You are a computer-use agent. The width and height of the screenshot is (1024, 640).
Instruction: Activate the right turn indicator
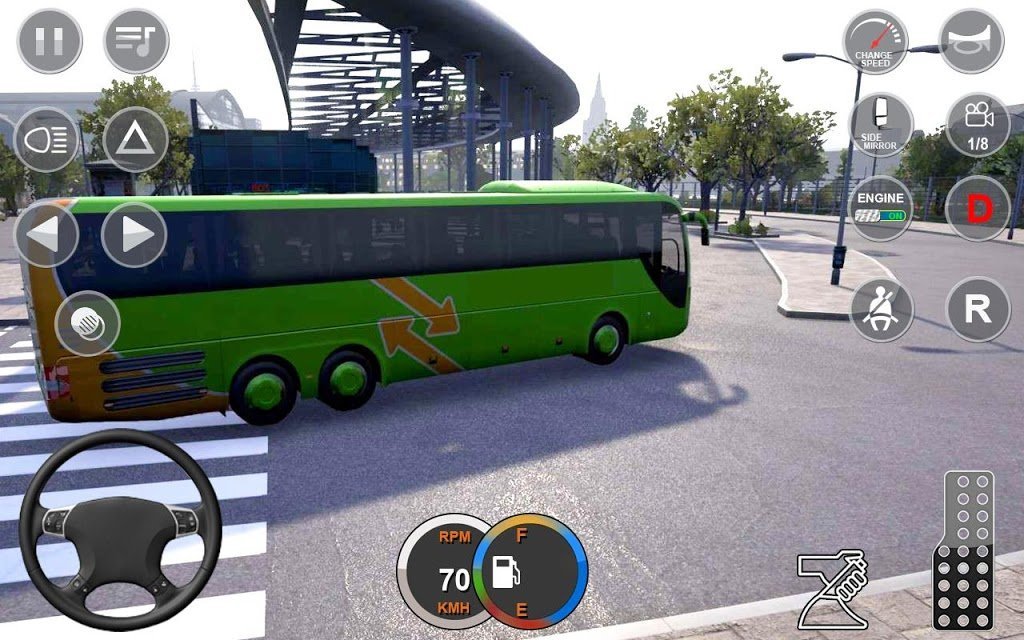click(134, 235)
